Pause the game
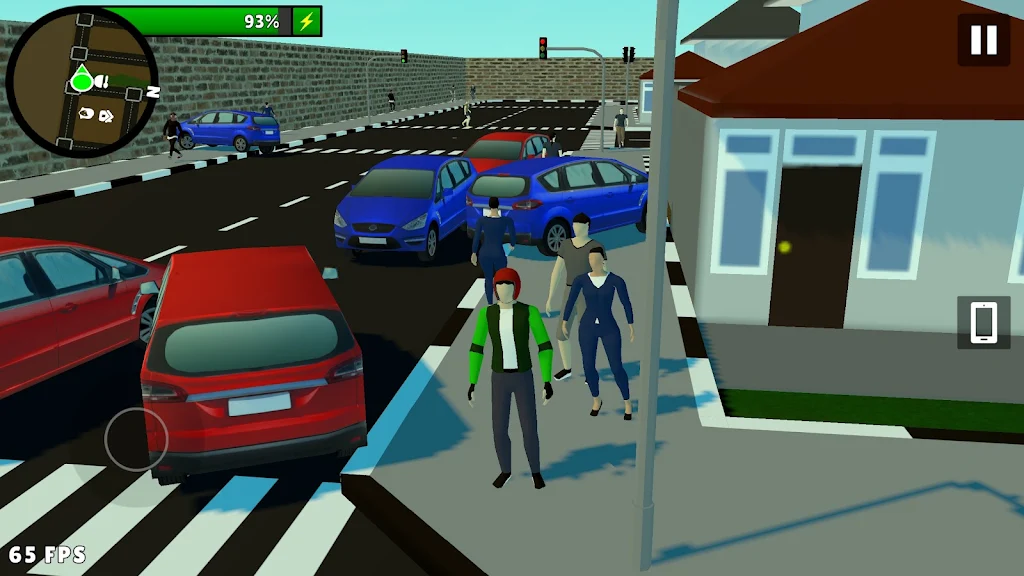The width and height of the screenshot is (1024, 576). tap(983, 40)
